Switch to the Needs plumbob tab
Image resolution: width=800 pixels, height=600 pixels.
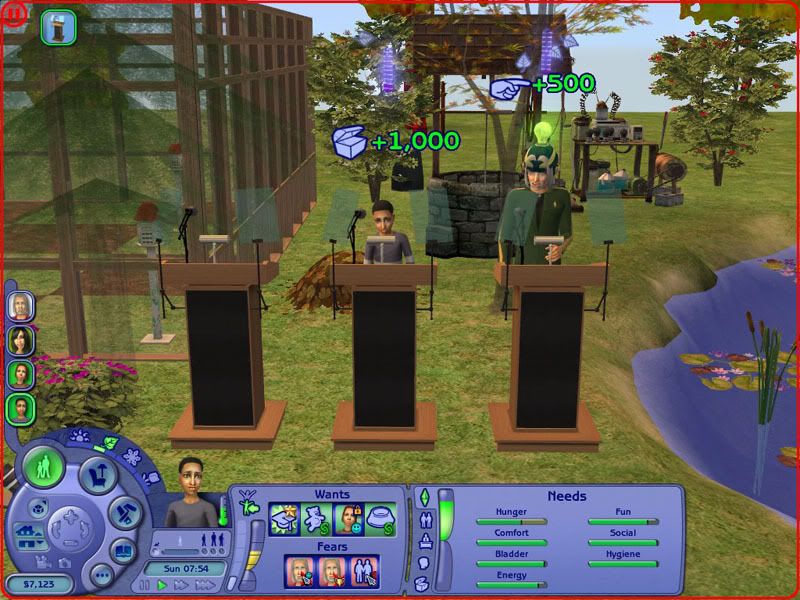click(424, 497)
